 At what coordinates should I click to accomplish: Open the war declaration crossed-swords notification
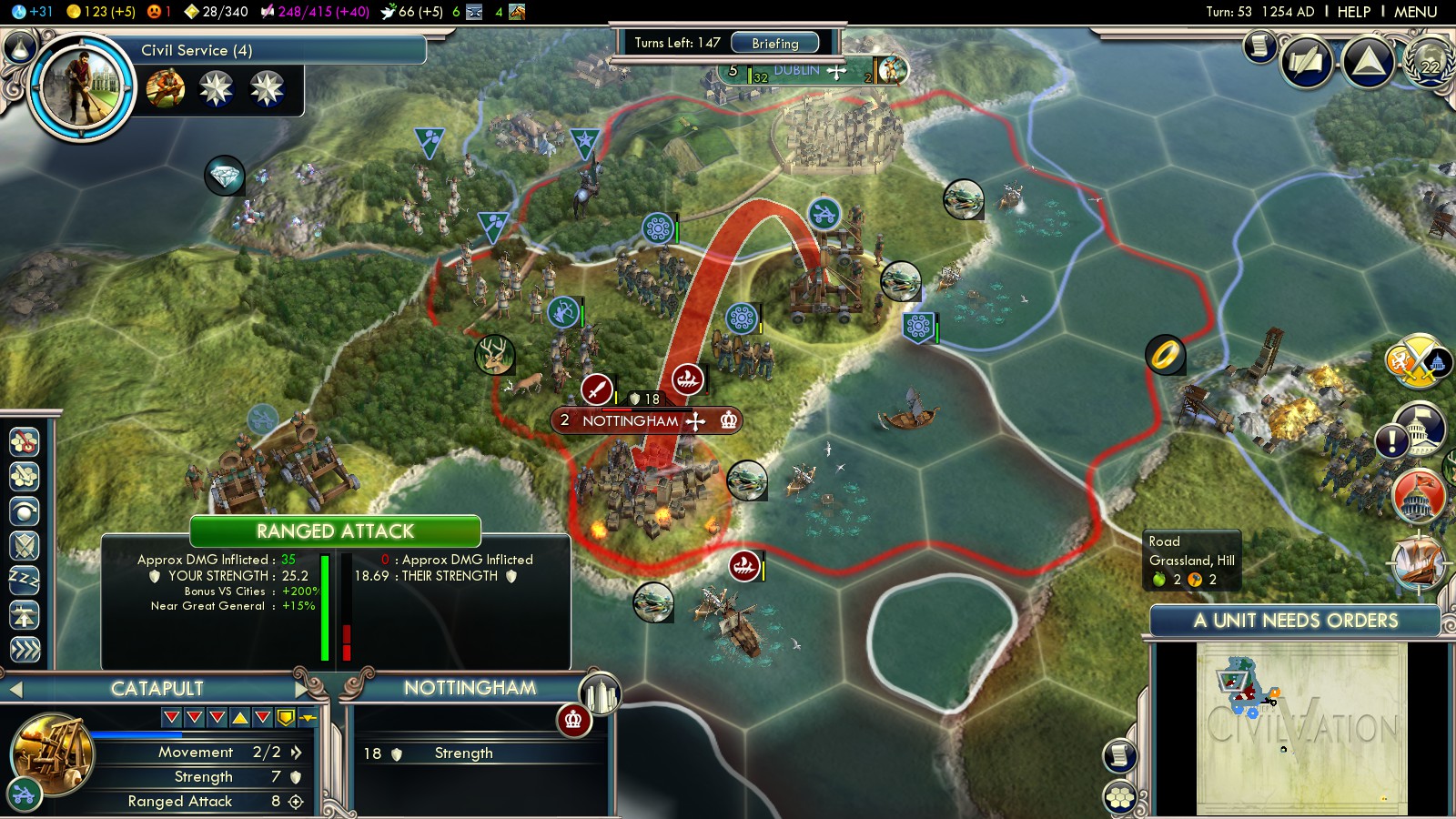pos(1416,361)
